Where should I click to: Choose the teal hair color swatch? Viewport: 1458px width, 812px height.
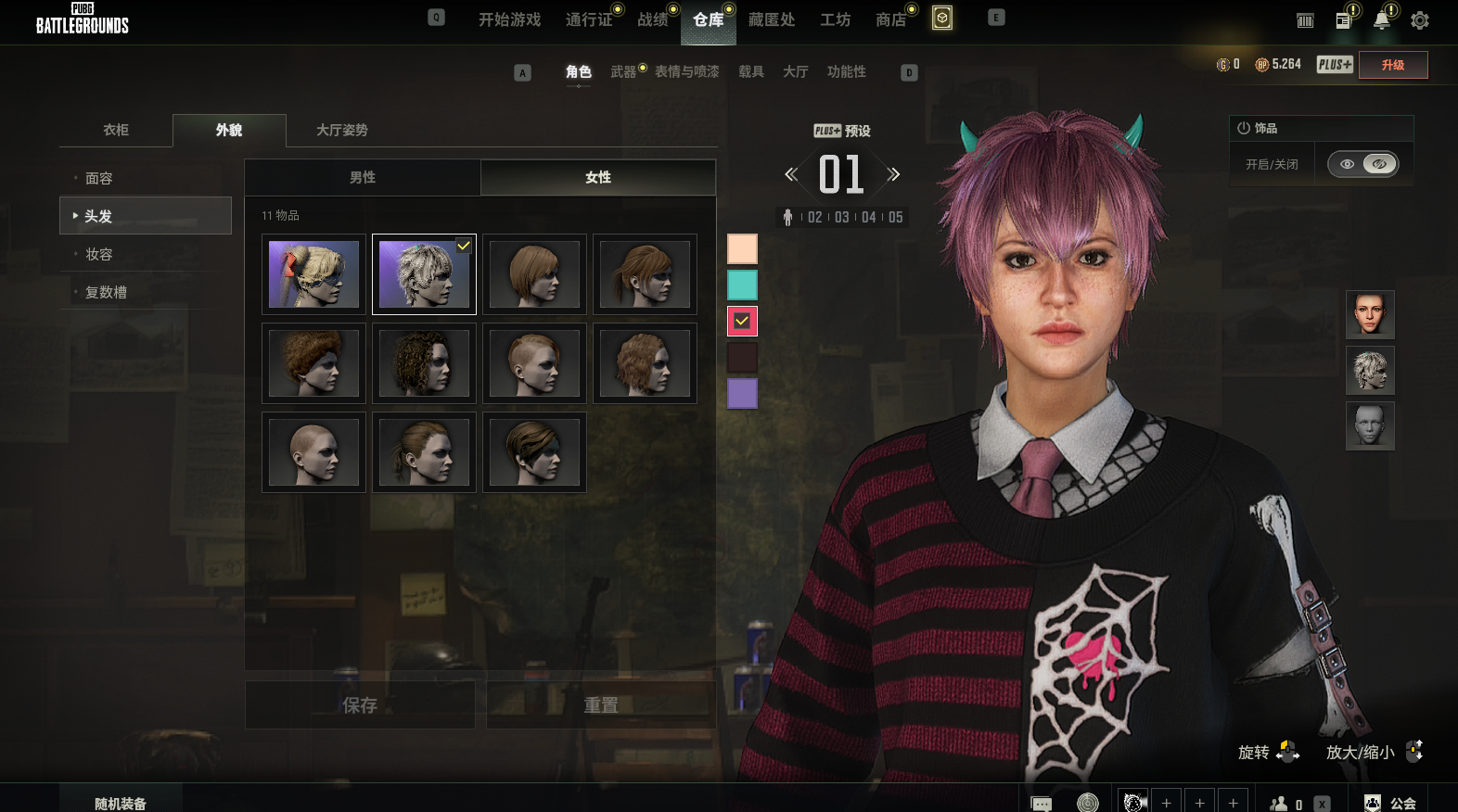click(742, 285)
